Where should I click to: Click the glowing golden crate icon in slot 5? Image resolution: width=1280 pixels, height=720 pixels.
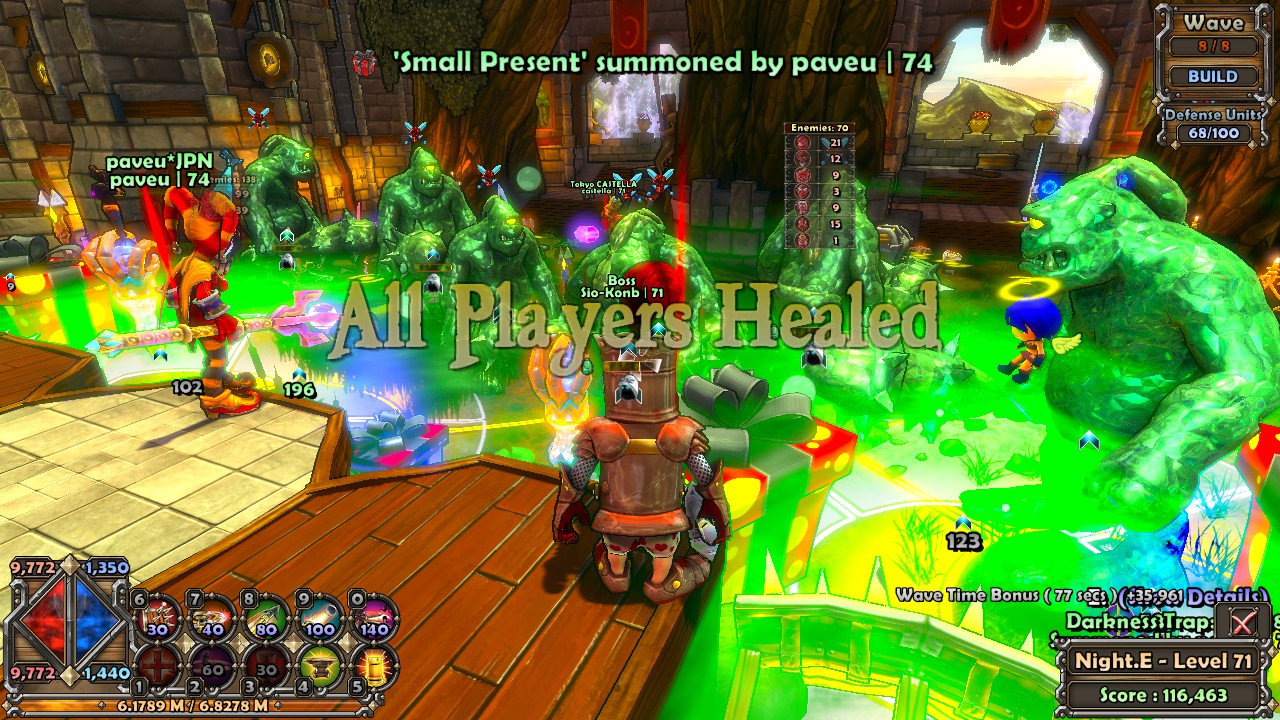click(375, 667)
